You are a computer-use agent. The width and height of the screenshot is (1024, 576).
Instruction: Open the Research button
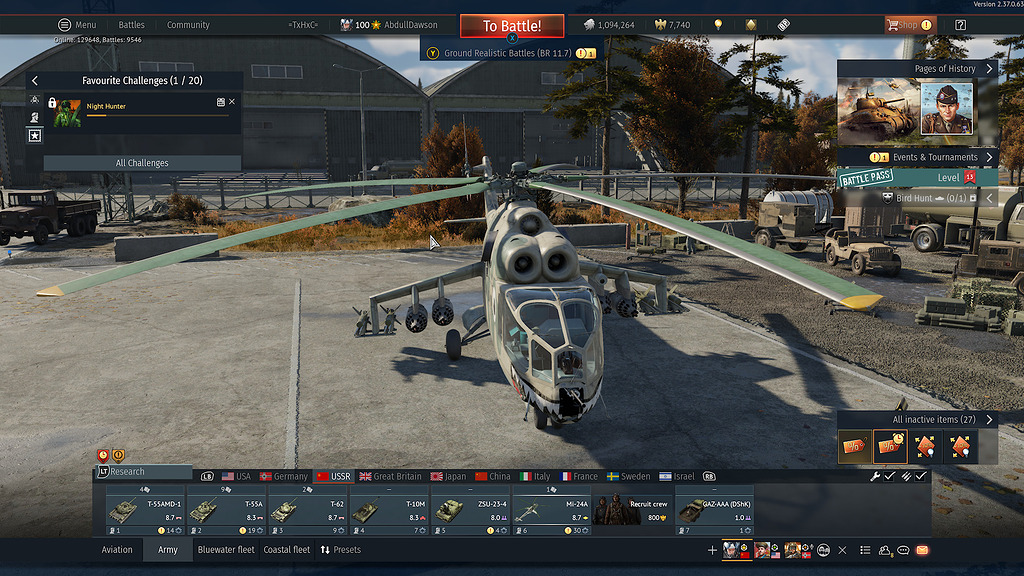click(x=142, y=472)
